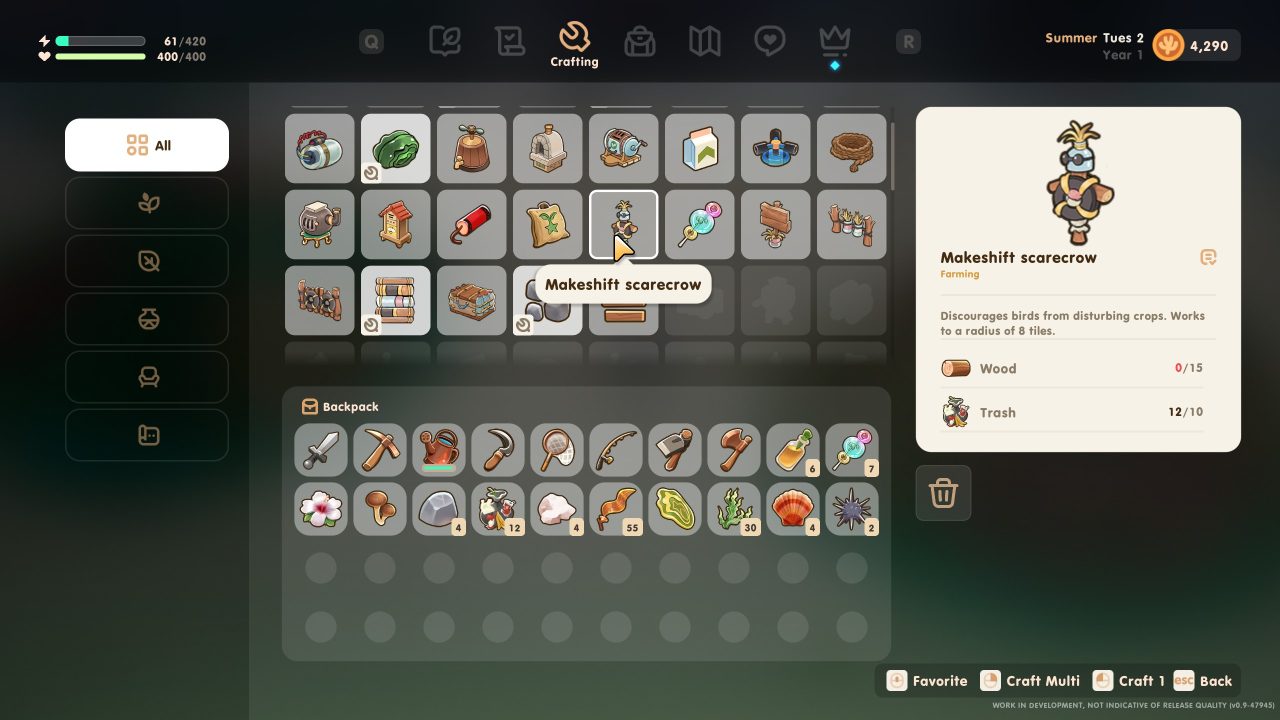Pick the watering can in backpack

point(439,450)
